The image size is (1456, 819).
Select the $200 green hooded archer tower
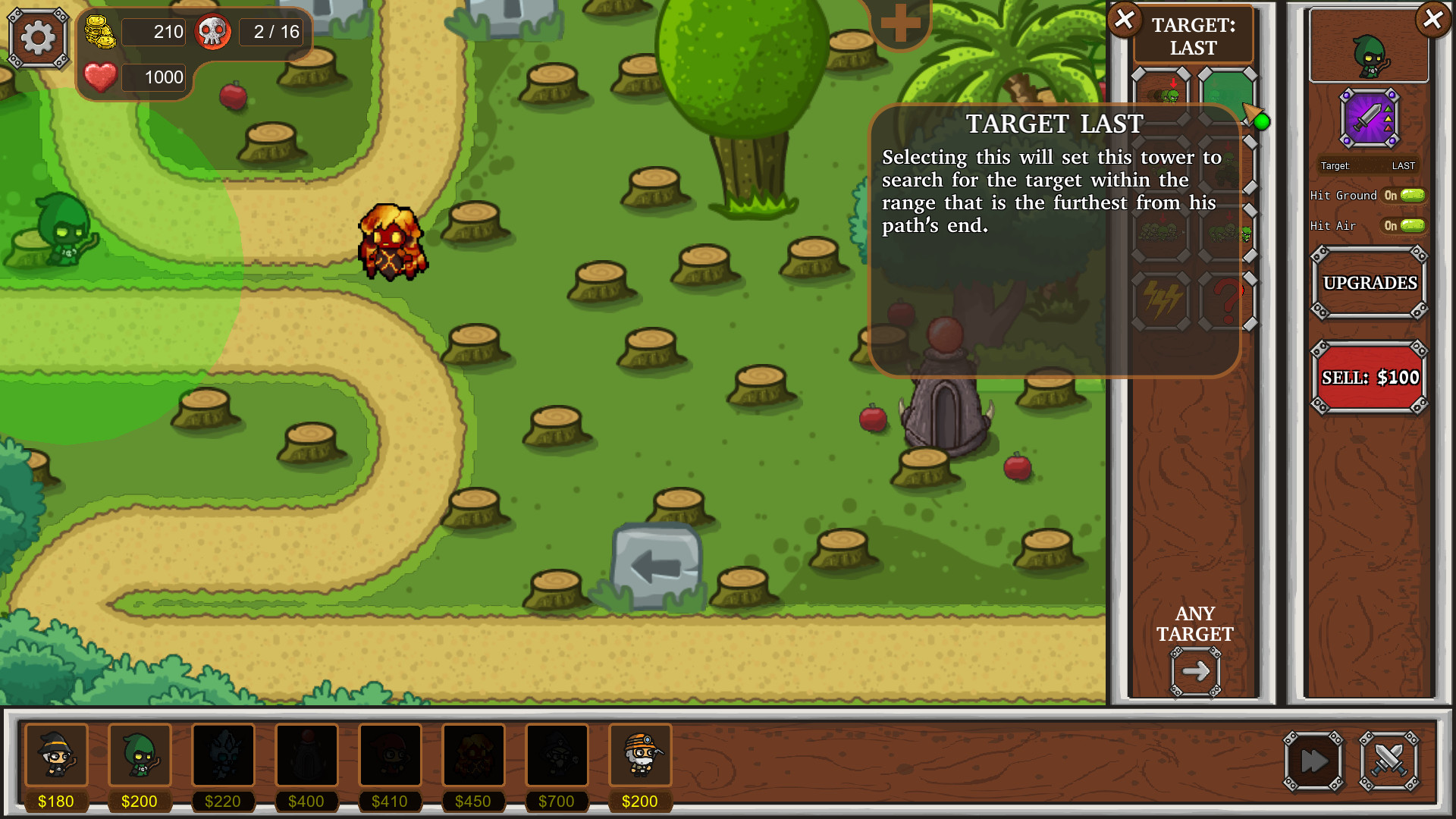coord(140,755)
